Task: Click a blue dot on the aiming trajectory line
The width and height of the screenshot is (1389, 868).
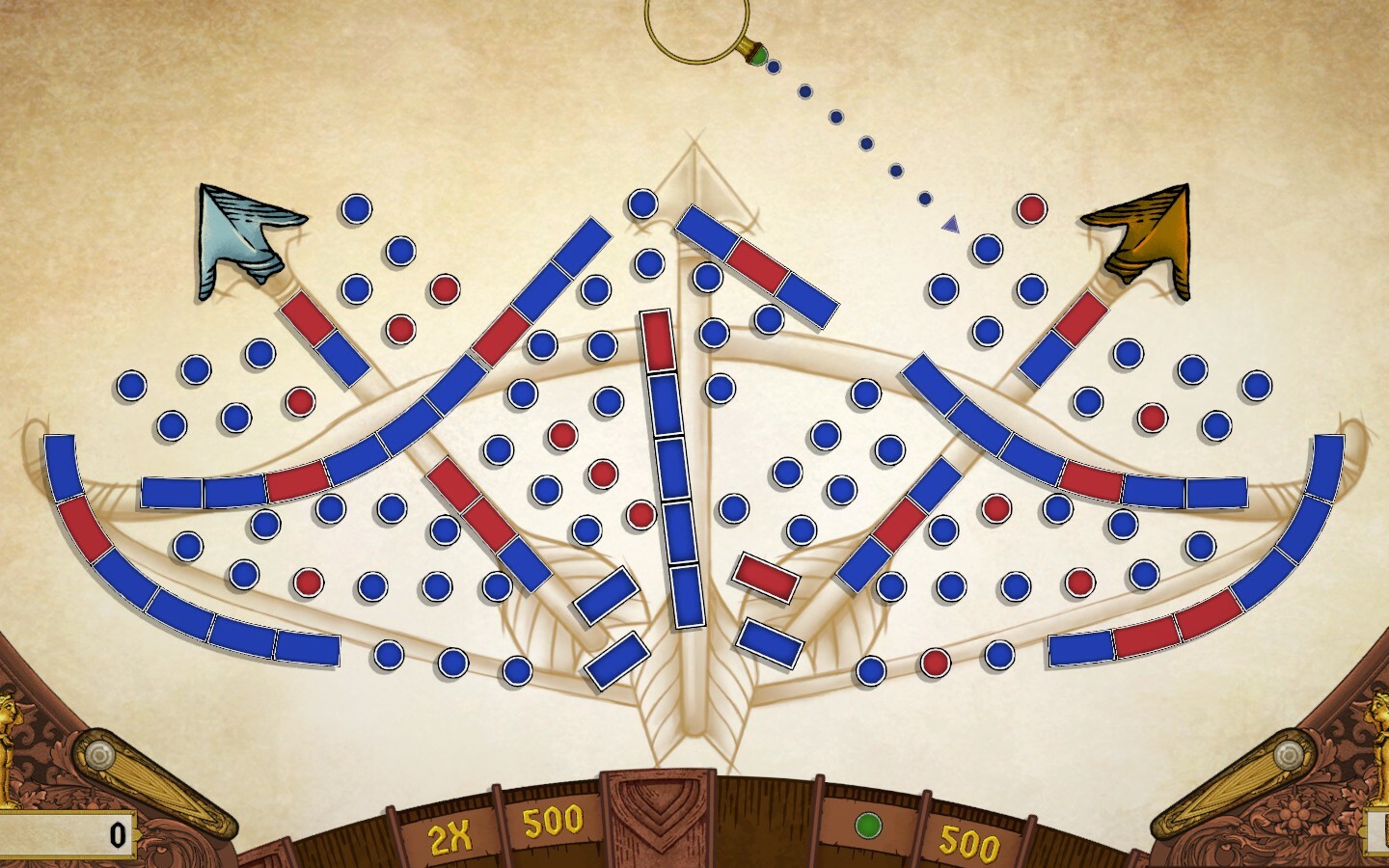Action: pyautogui.click(x=836, y=118)
